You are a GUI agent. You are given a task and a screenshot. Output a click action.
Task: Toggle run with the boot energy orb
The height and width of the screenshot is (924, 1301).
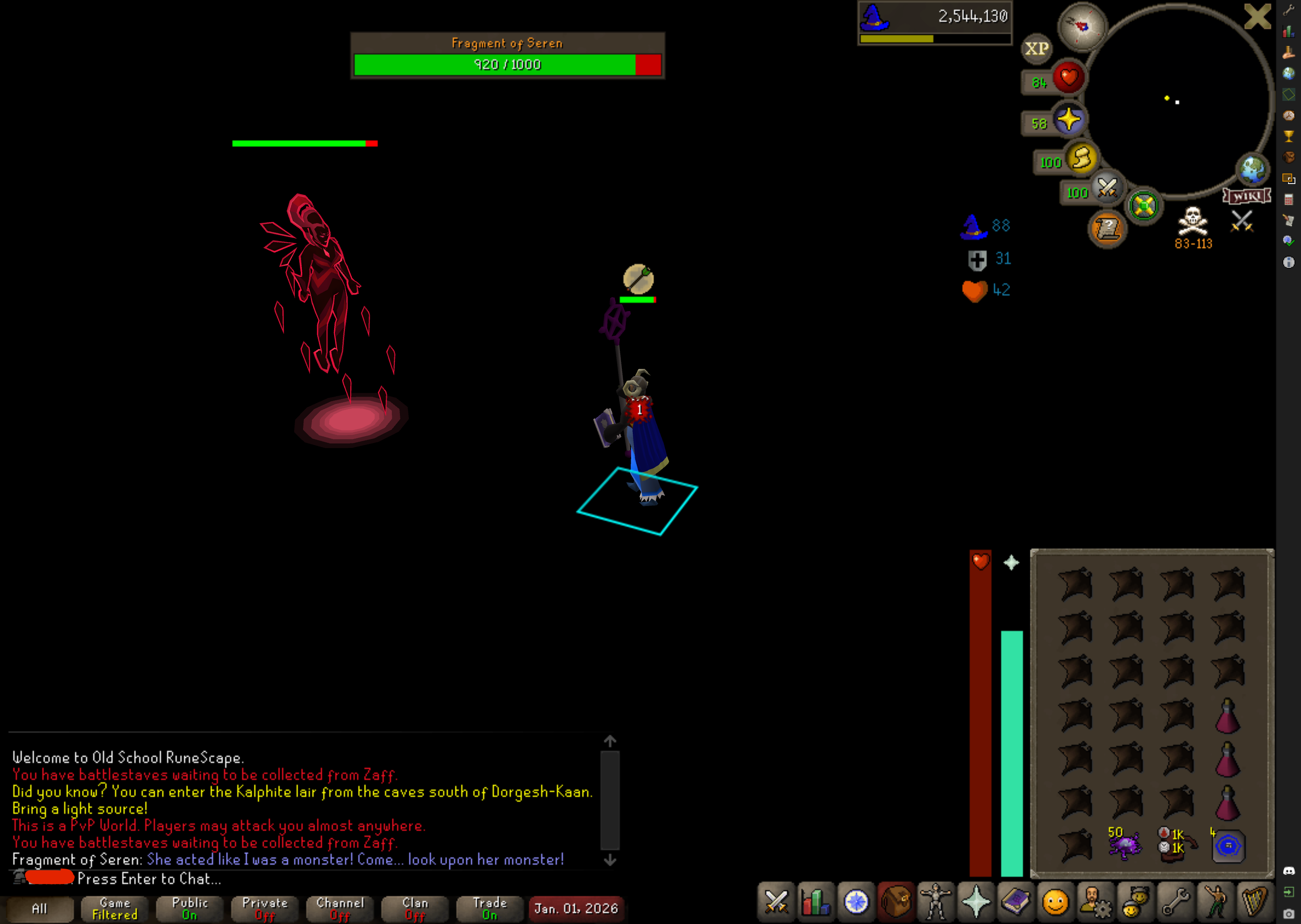pyautogui.click(x=1081, y=159)
